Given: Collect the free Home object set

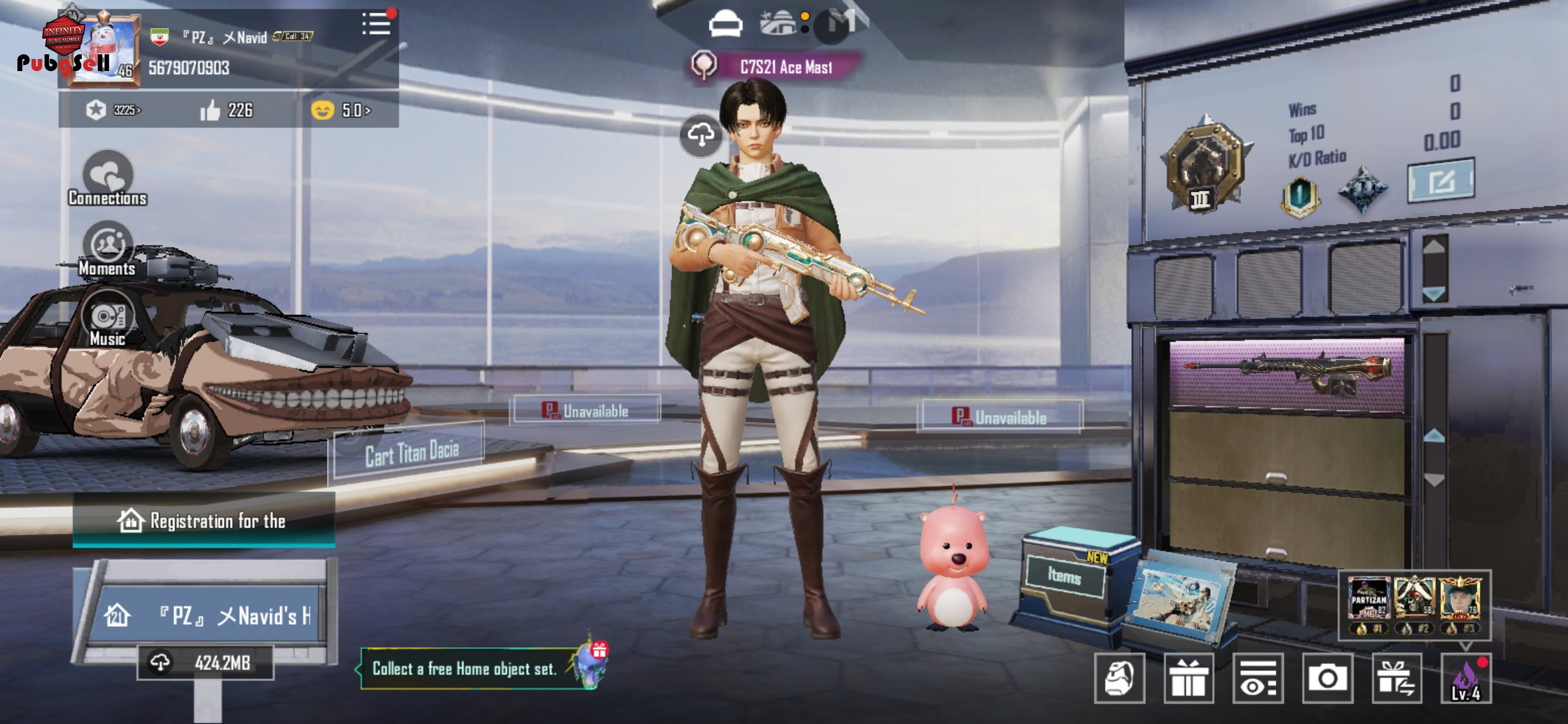Looking at the screenshot, I should pos(465,668).
